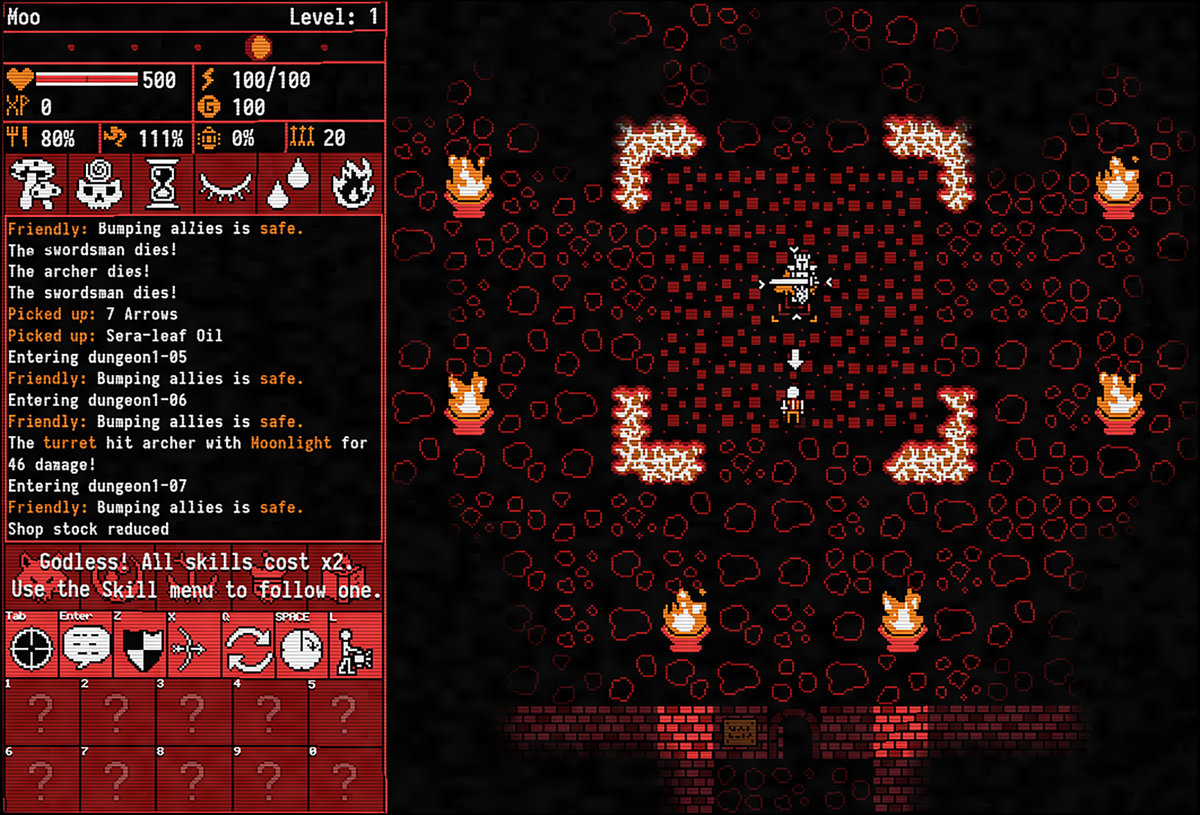Activate the flame icon in the panel

tap(351, 183)
